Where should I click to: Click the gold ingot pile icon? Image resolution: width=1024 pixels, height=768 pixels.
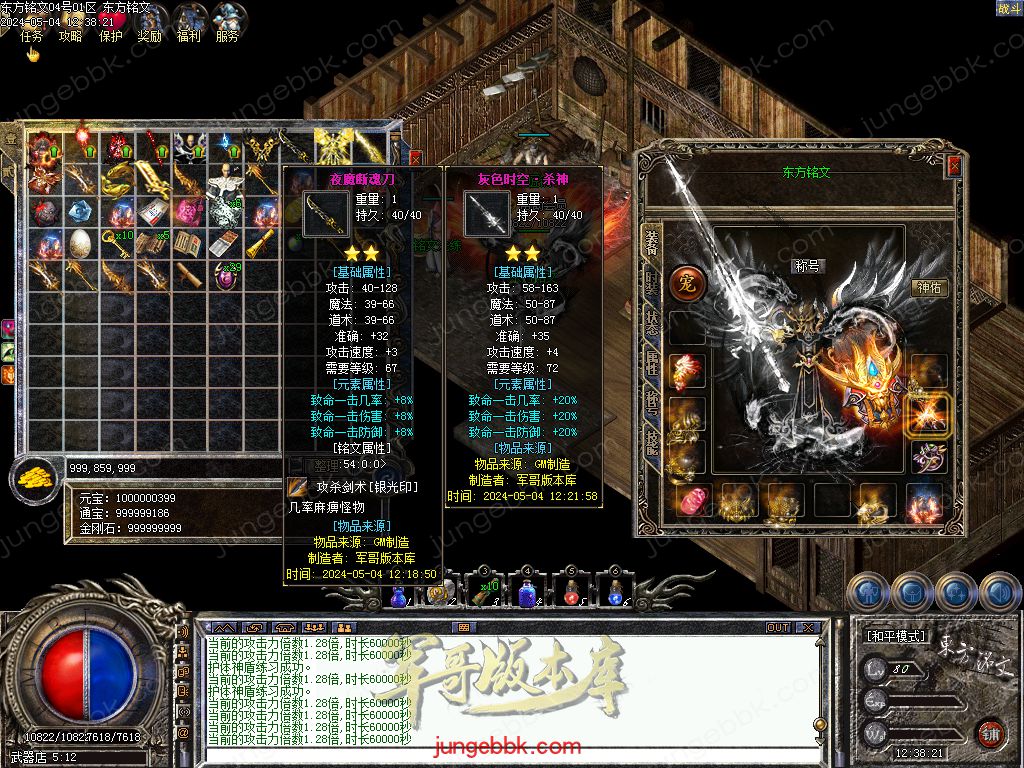click(36, 478)
